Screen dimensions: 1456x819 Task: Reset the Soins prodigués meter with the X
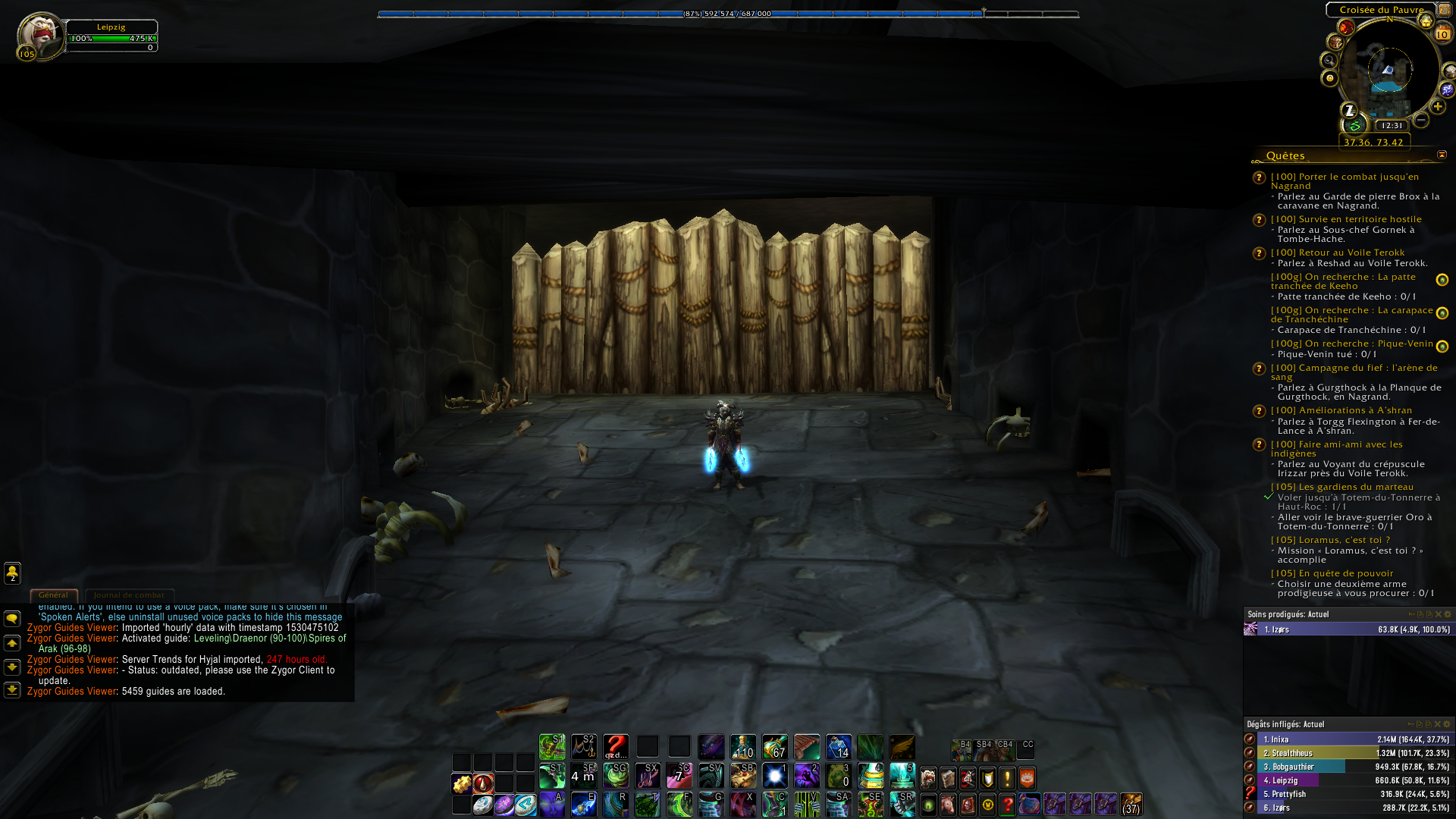pos(1438,613)
